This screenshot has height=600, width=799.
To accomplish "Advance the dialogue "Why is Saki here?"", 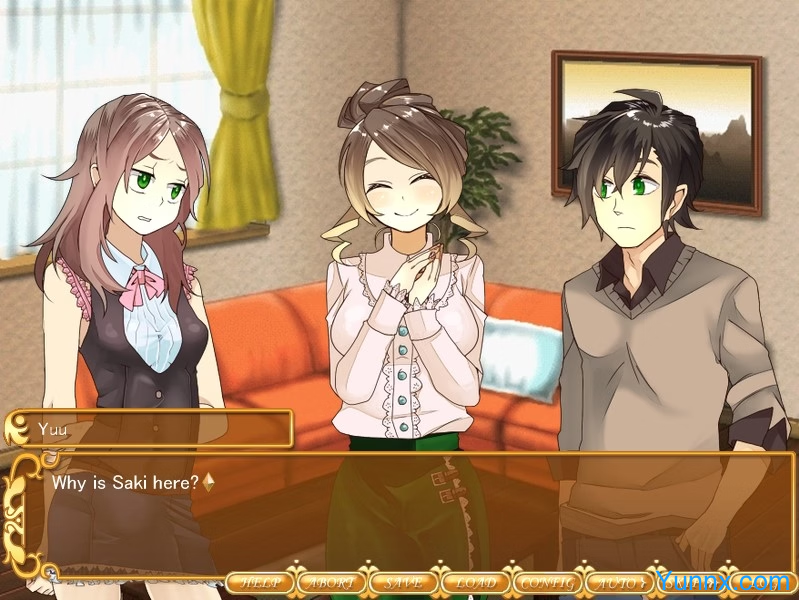I will pyautogui.click(x=400, y=510).
